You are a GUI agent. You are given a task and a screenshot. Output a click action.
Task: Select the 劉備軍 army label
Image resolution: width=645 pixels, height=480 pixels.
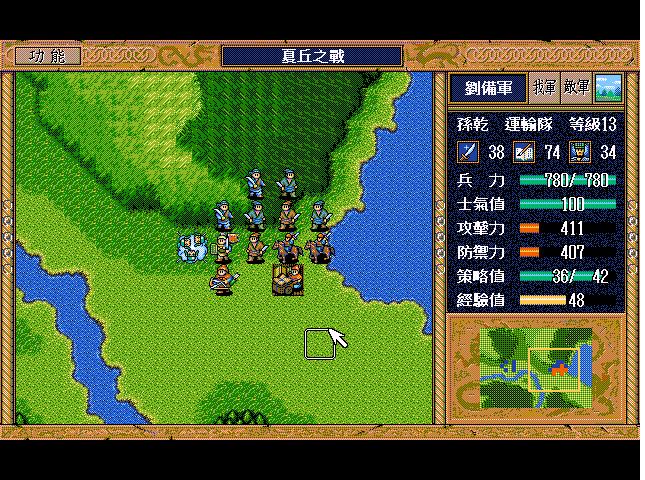487,88
